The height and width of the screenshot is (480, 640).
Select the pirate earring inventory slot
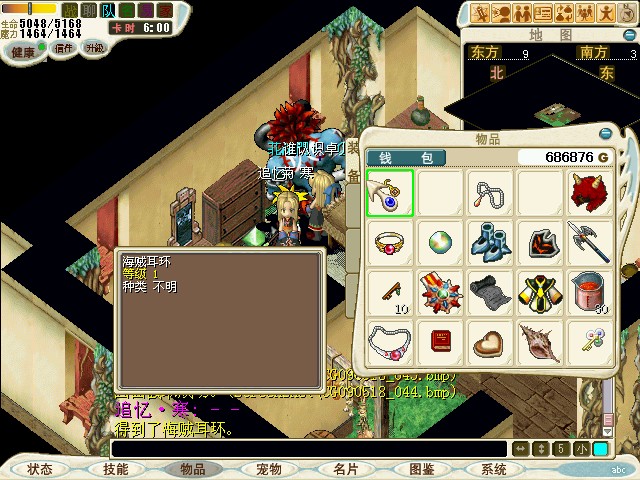389,193
